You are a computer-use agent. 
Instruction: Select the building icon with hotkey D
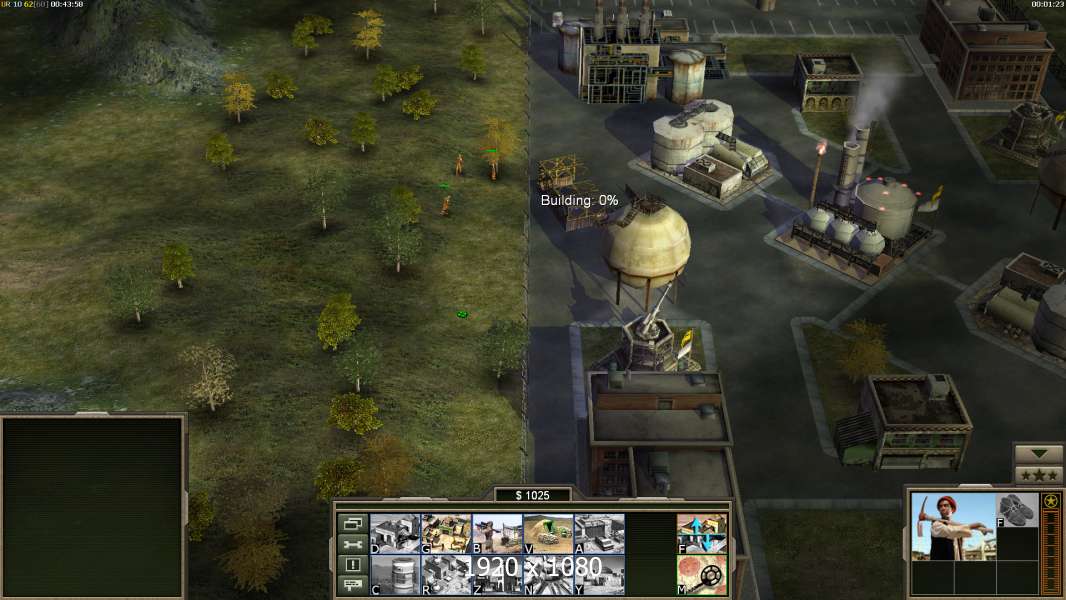395,534
